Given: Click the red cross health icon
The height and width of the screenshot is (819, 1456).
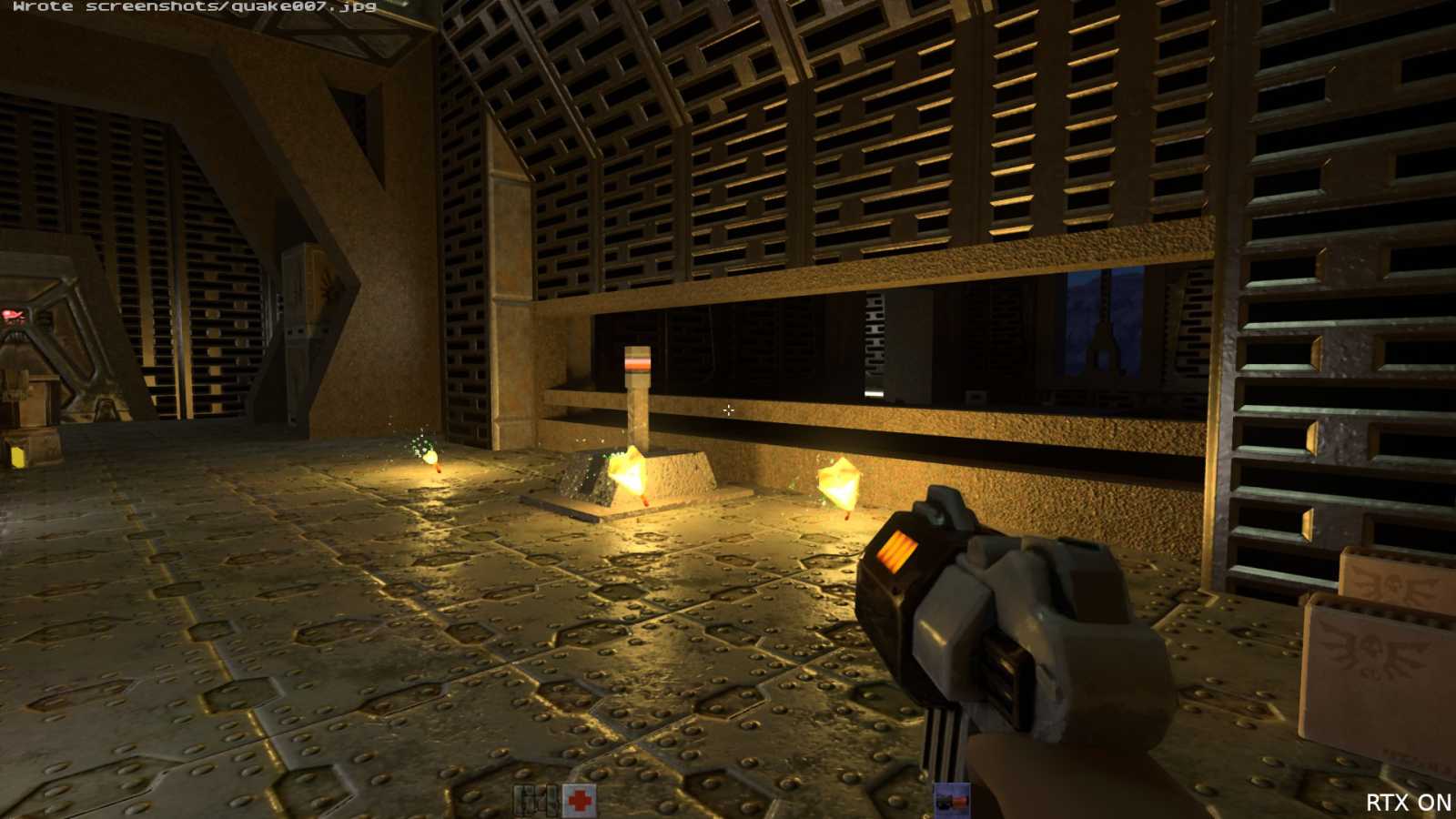Looking at the screenshot, I should coord(580,801).
